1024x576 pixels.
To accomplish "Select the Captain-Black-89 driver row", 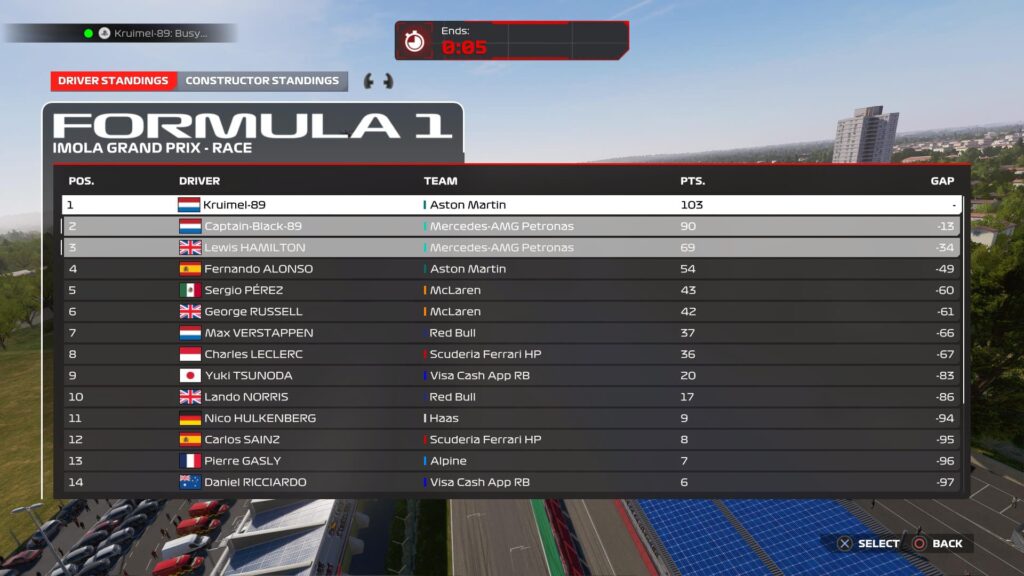I will coord(510,226).
